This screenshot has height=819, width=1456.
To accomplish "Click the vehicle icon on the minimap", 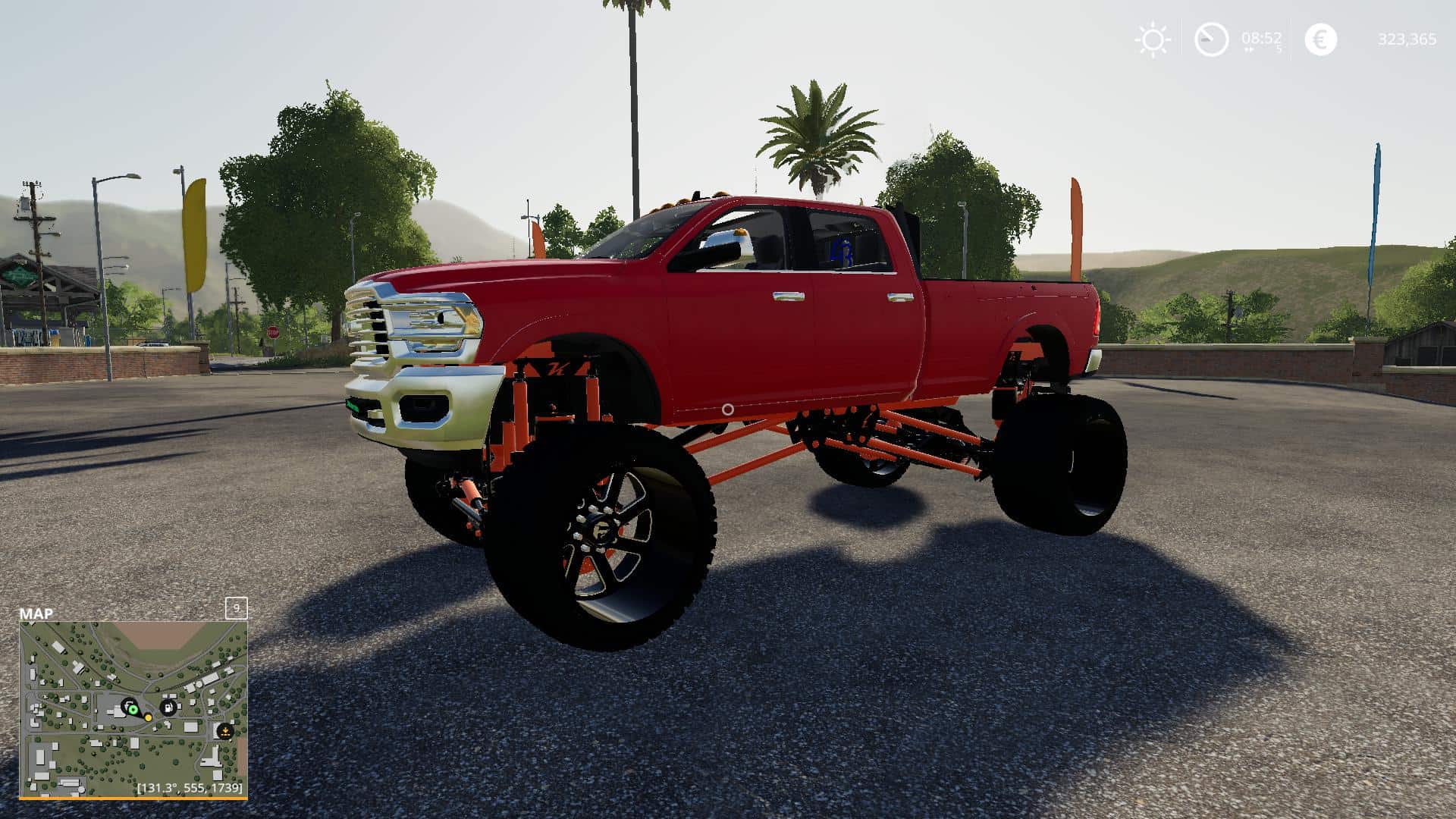I will pos(129,702).
